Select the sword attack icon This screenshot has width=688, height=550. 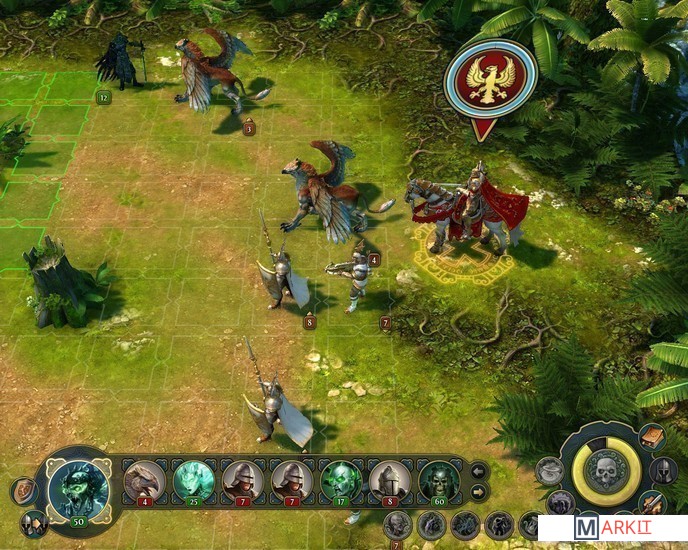[x=656, y=503]
